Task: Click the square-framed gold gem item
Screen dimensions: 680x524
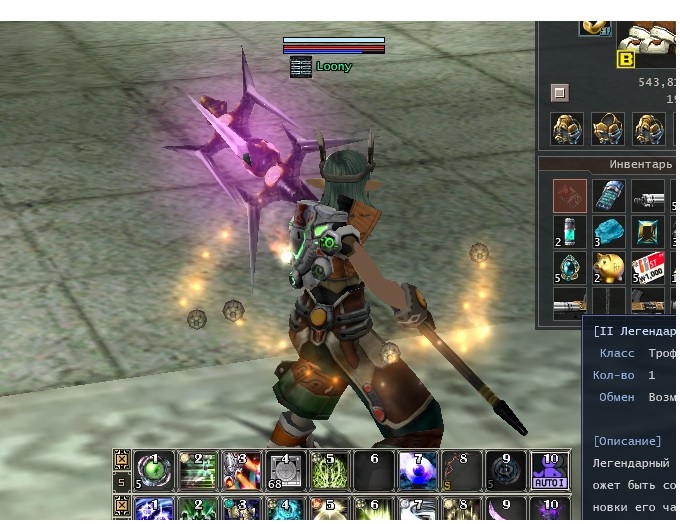Action: [x=648, y=232]
